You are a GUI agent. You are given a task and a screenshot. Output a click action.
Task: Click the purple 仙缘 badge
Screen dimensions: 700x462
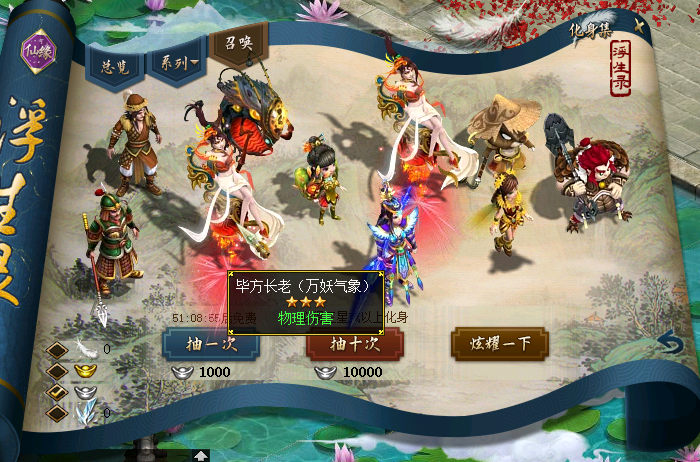pyautogui.click(x=41, y=48)
